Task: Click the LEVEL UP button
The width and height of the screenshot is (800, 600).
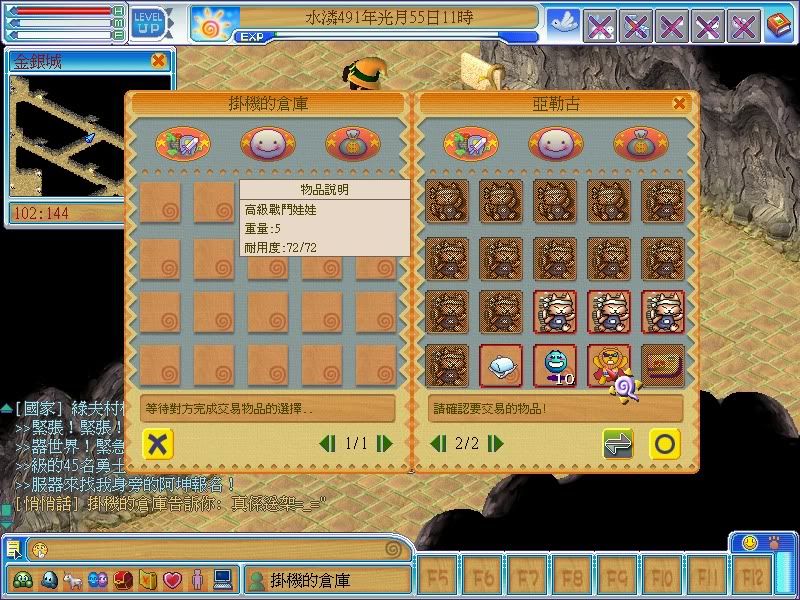Action: point(148,20)
